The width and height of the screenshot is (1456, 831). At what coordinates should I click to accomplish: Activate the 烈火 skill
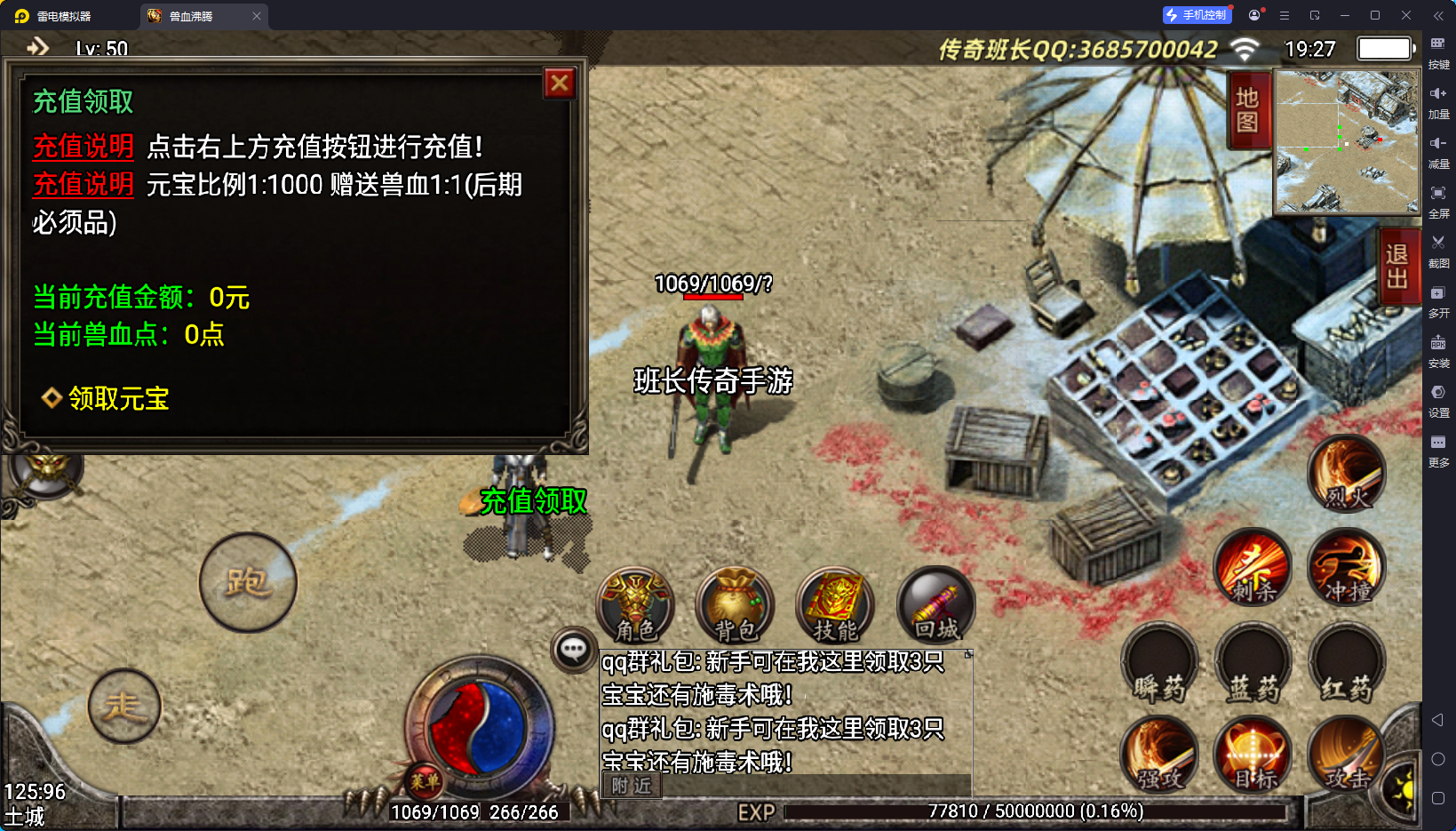(x=1347, y=474)
